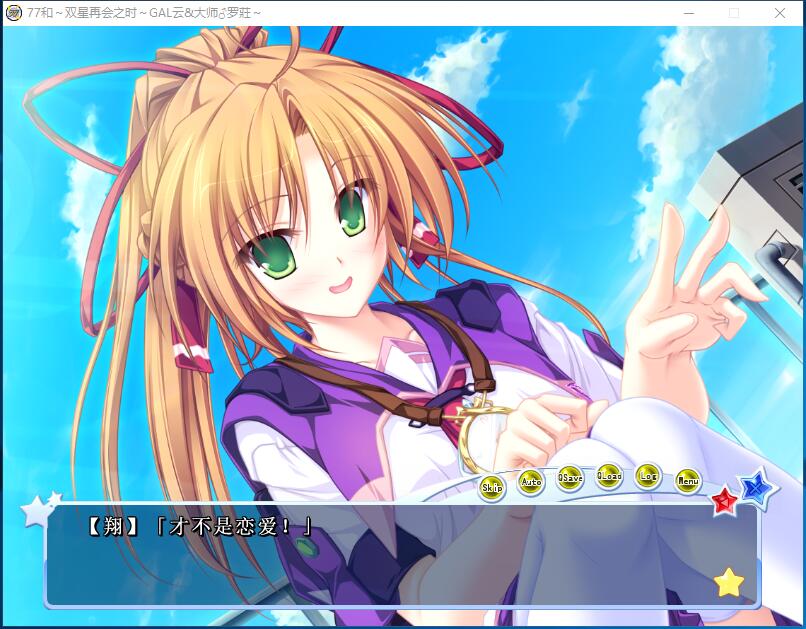Click the blue star icon
806x629 pixels.
pyautogui.click(x=757, y=487)
